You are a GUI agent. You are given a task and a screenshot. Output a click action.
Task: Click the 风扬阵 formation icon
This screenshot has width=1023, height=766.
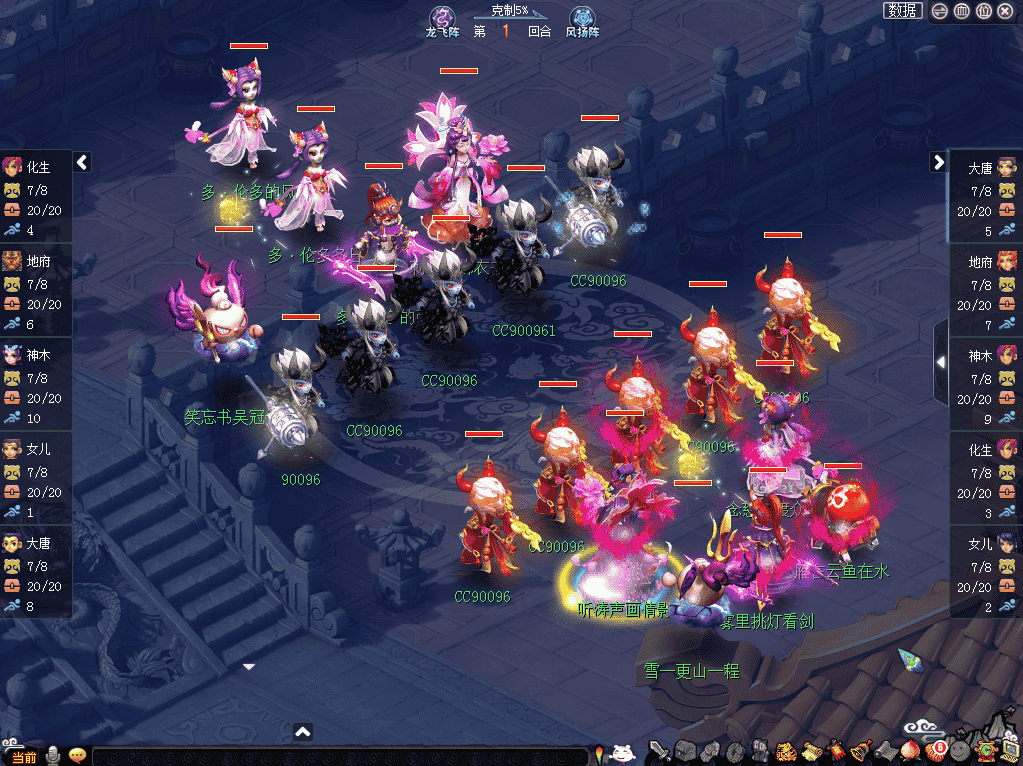(582, 17)
